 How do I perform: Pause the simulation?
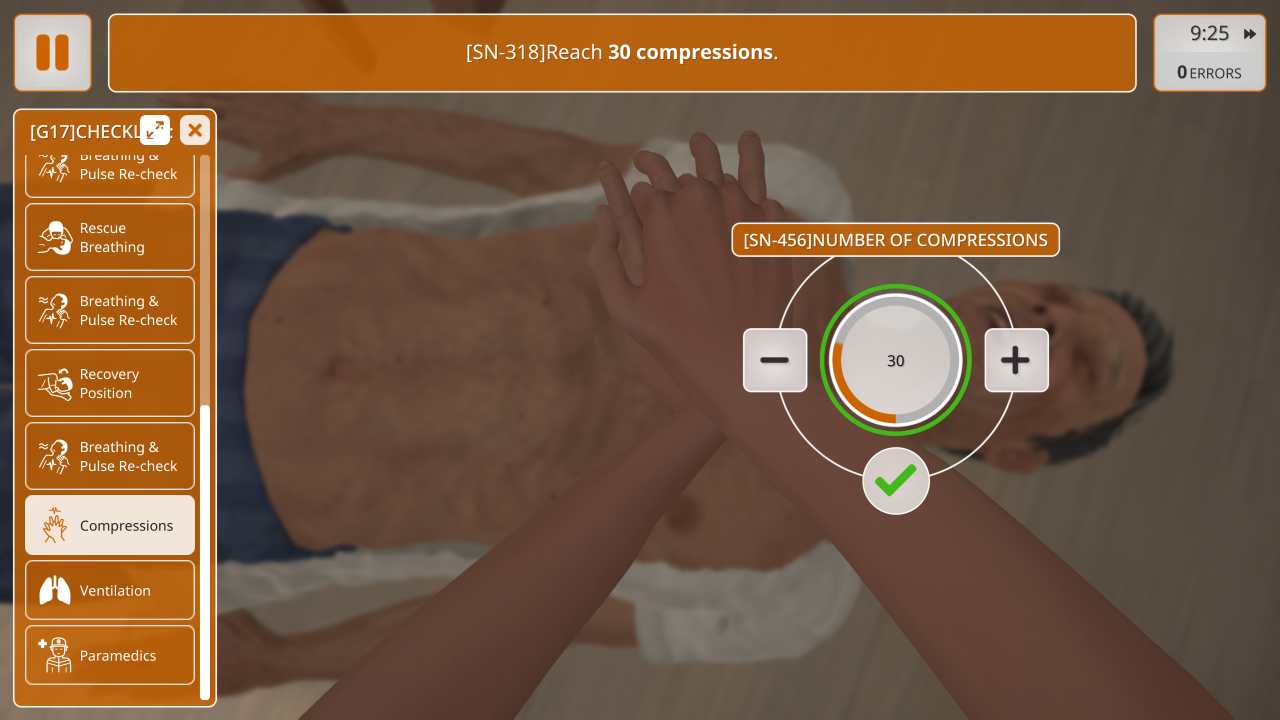(x=53, y=53)
